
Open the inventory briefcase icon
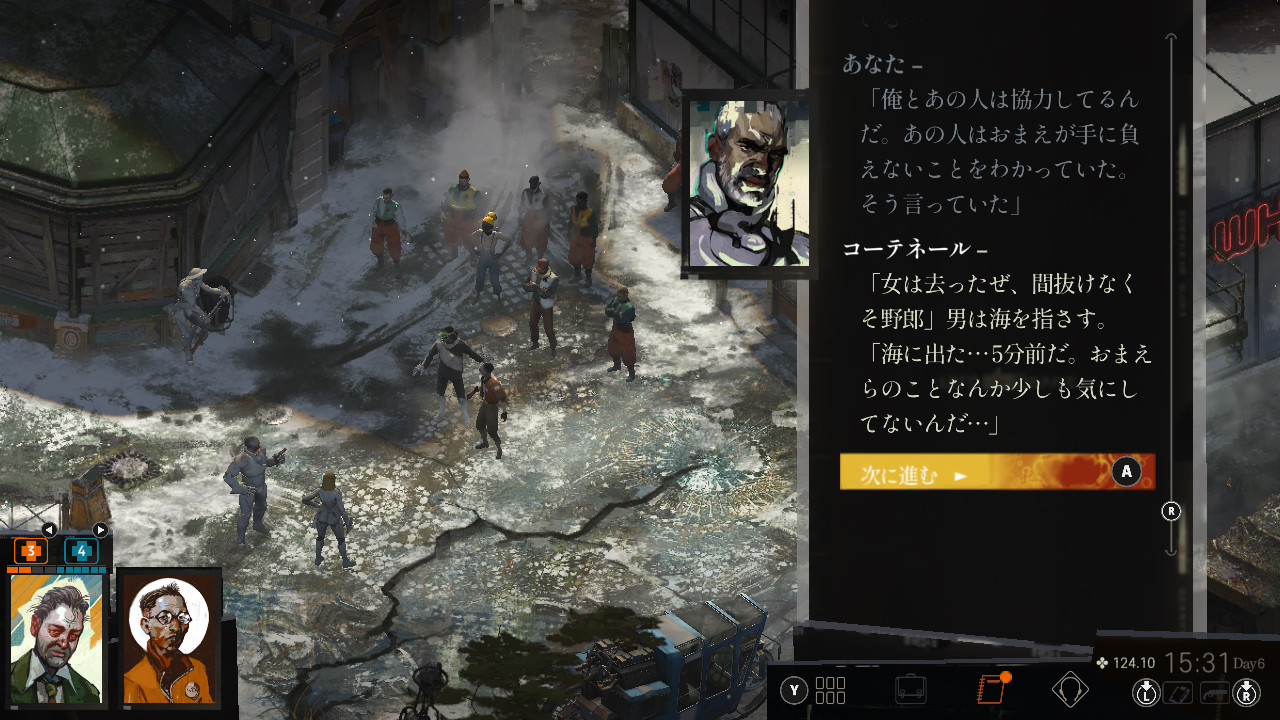(x=910, y=690)
